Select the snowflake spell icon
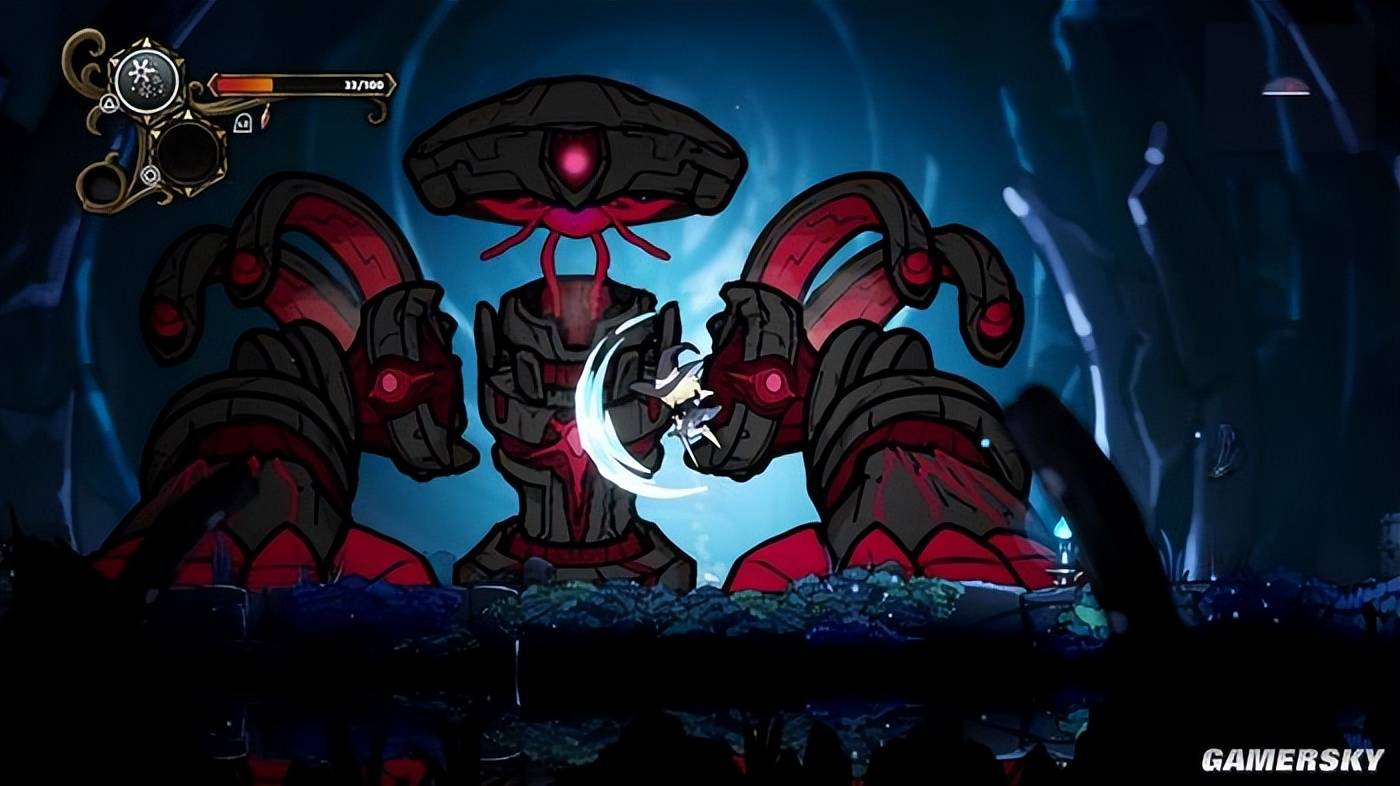Image resolution: width=1400 pixels, height=786 pixels. pos(146,80)
